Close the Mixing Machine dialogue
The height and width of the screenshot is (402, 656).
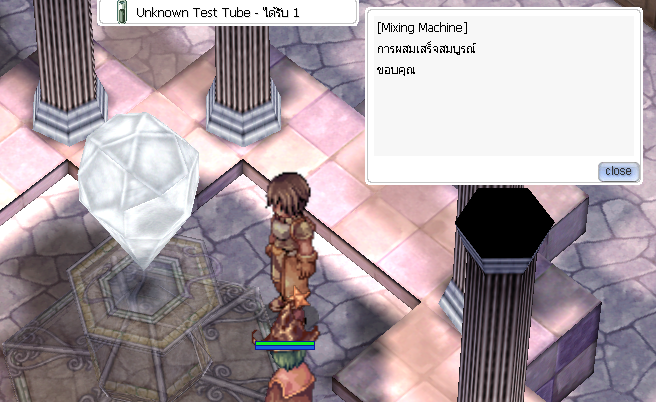618,171
